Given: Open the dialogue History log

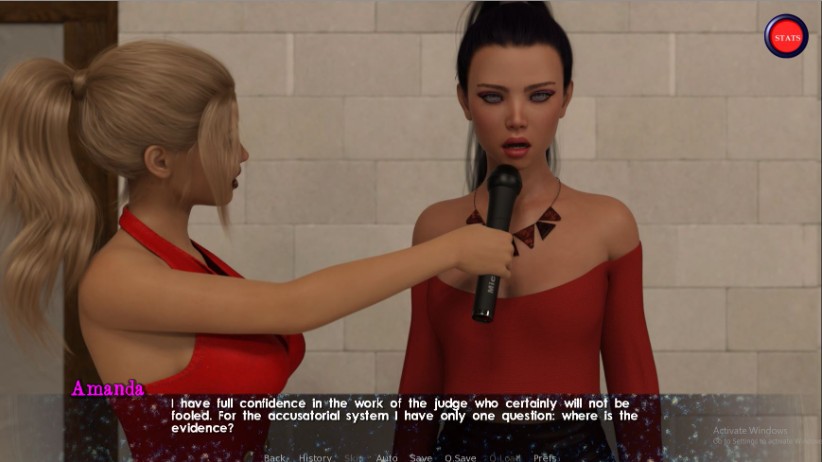Looking at the screenshot, I should 315,457.
